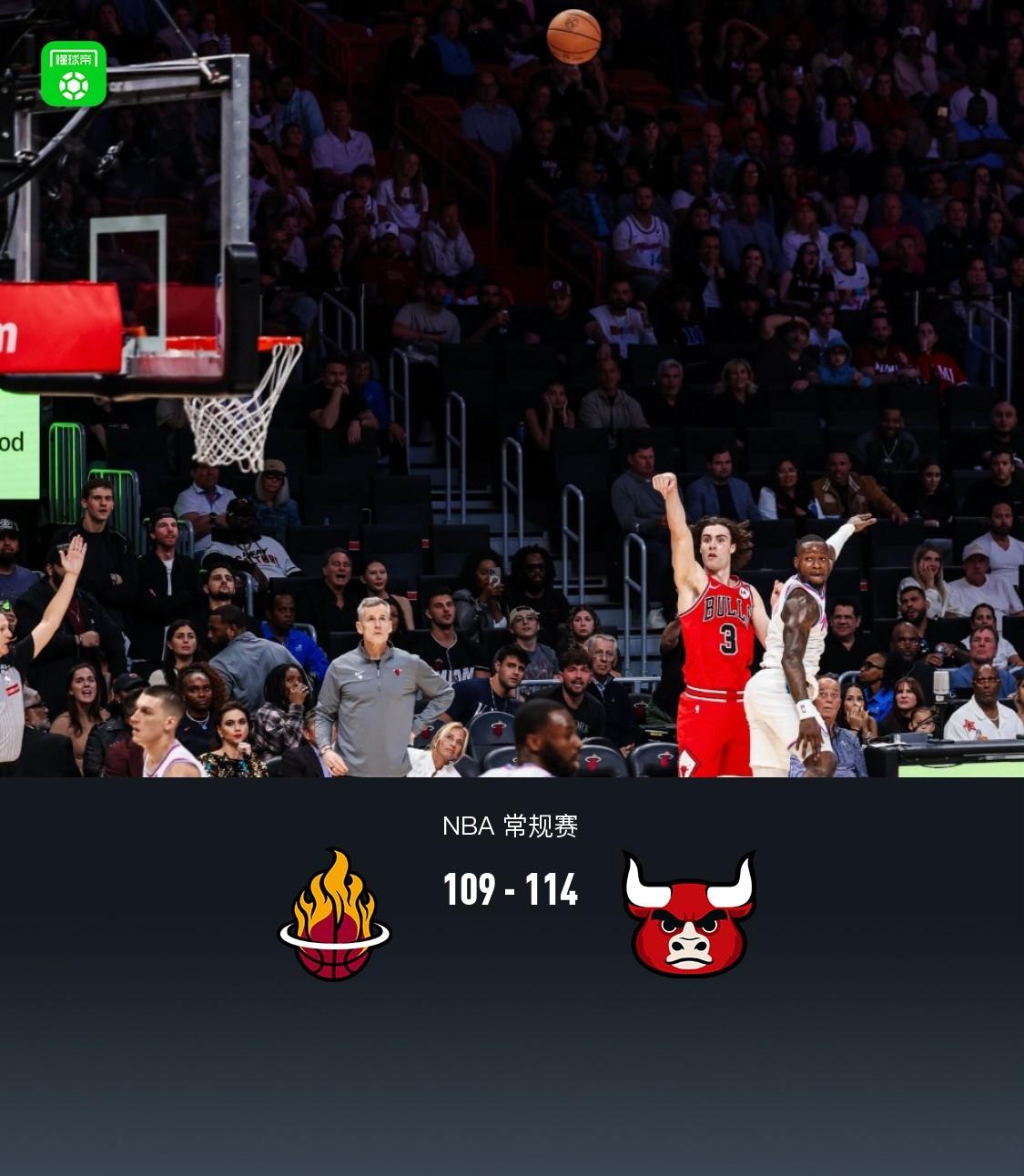1024x1176 pixels.
Task: Select the Miami Heat flaming basketball logo
Action: (x=334, y=916)
